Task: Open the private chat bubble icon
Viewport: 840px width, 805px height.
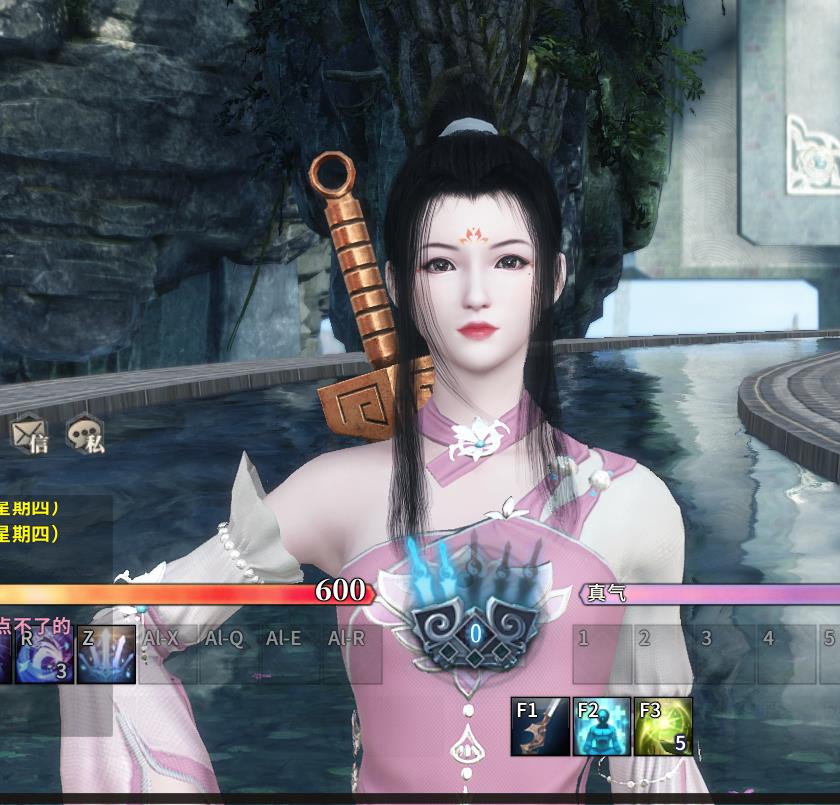Action: click(86, 434)
